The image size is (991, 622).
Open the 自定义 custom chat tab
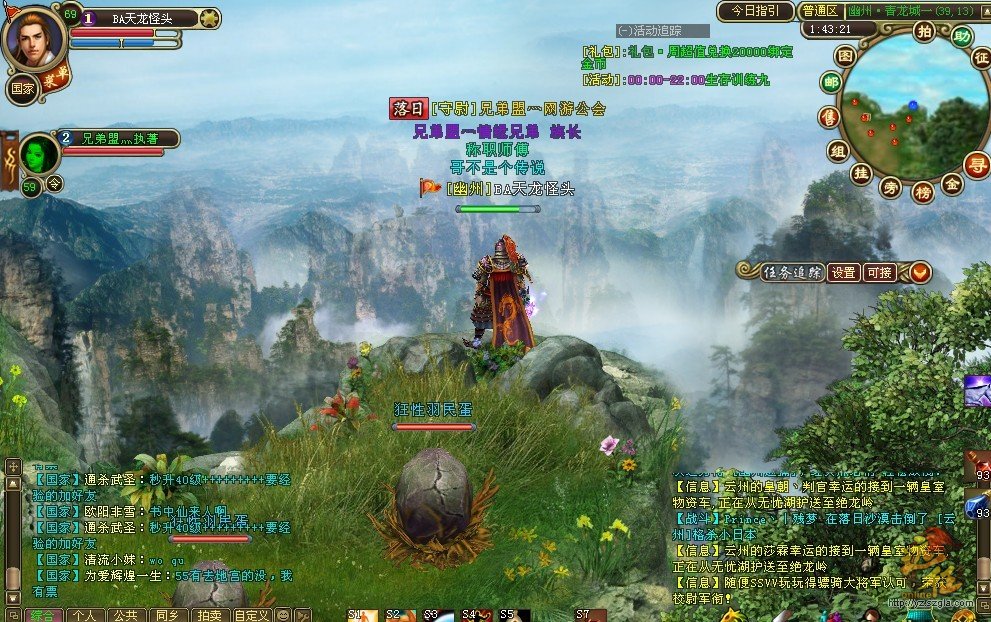(251, 615)
